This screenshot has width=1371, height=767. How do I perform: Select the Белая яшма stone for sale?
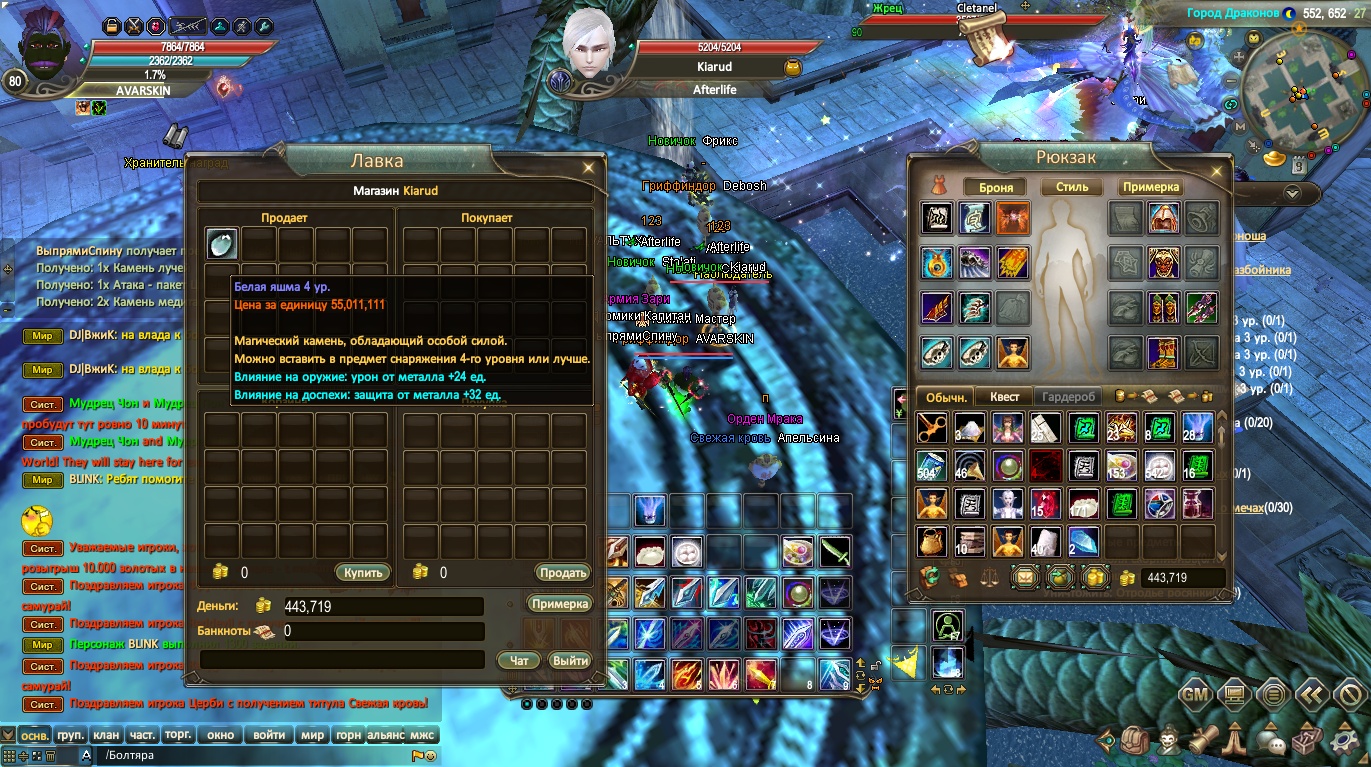[x=222, y=243]
